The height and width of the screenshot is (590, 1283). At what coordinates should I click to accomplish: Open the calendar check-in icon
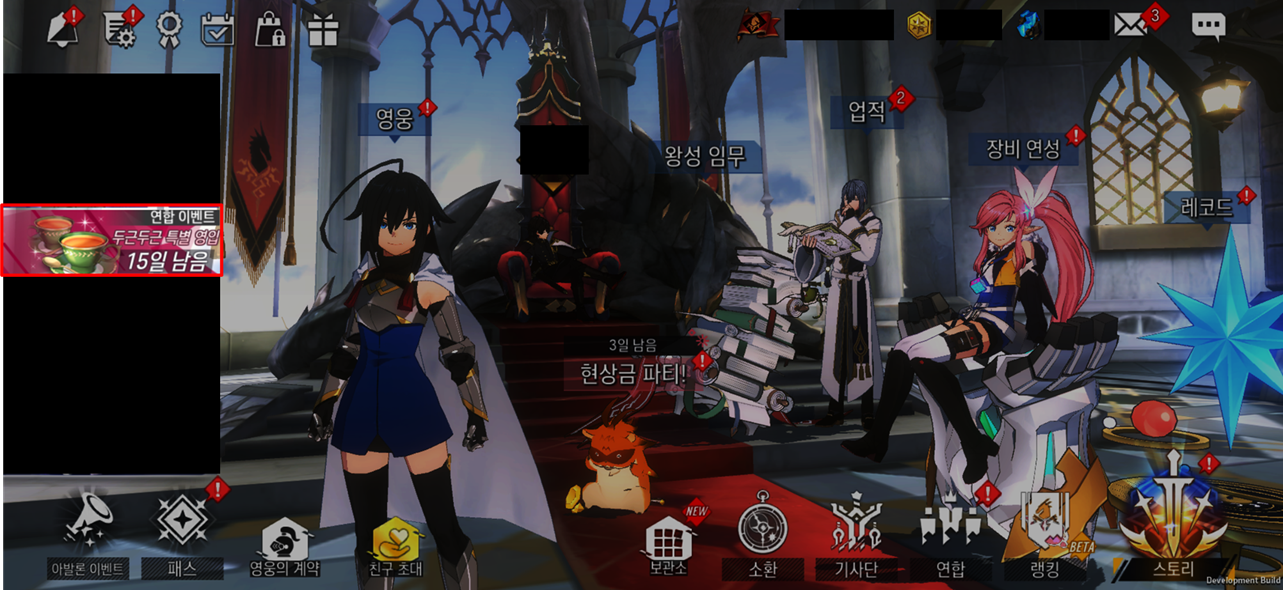[x=217, y=29]
